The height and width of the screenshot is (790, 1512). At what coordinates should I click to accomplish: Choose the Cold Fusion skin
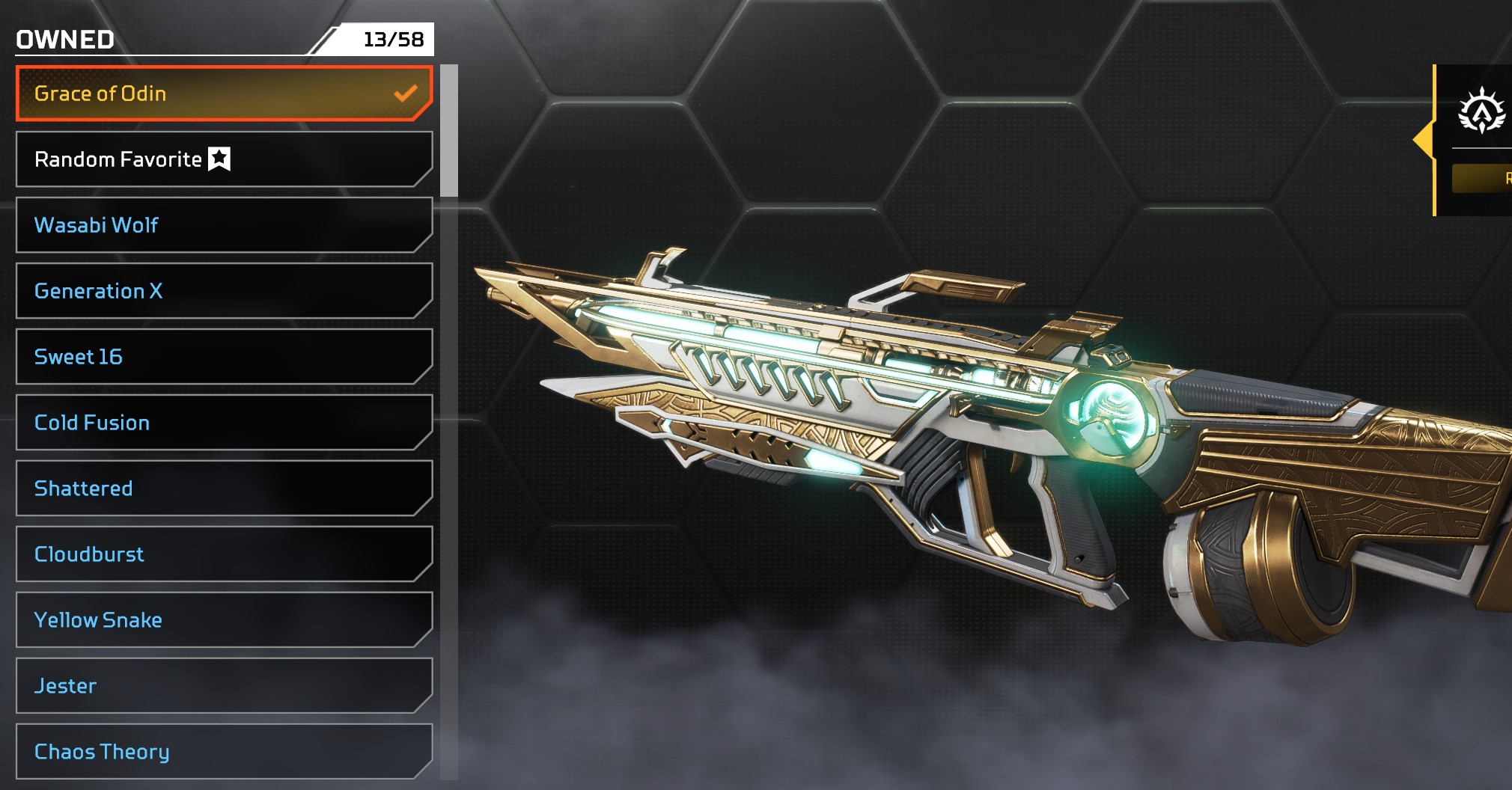tap(223, 423)
